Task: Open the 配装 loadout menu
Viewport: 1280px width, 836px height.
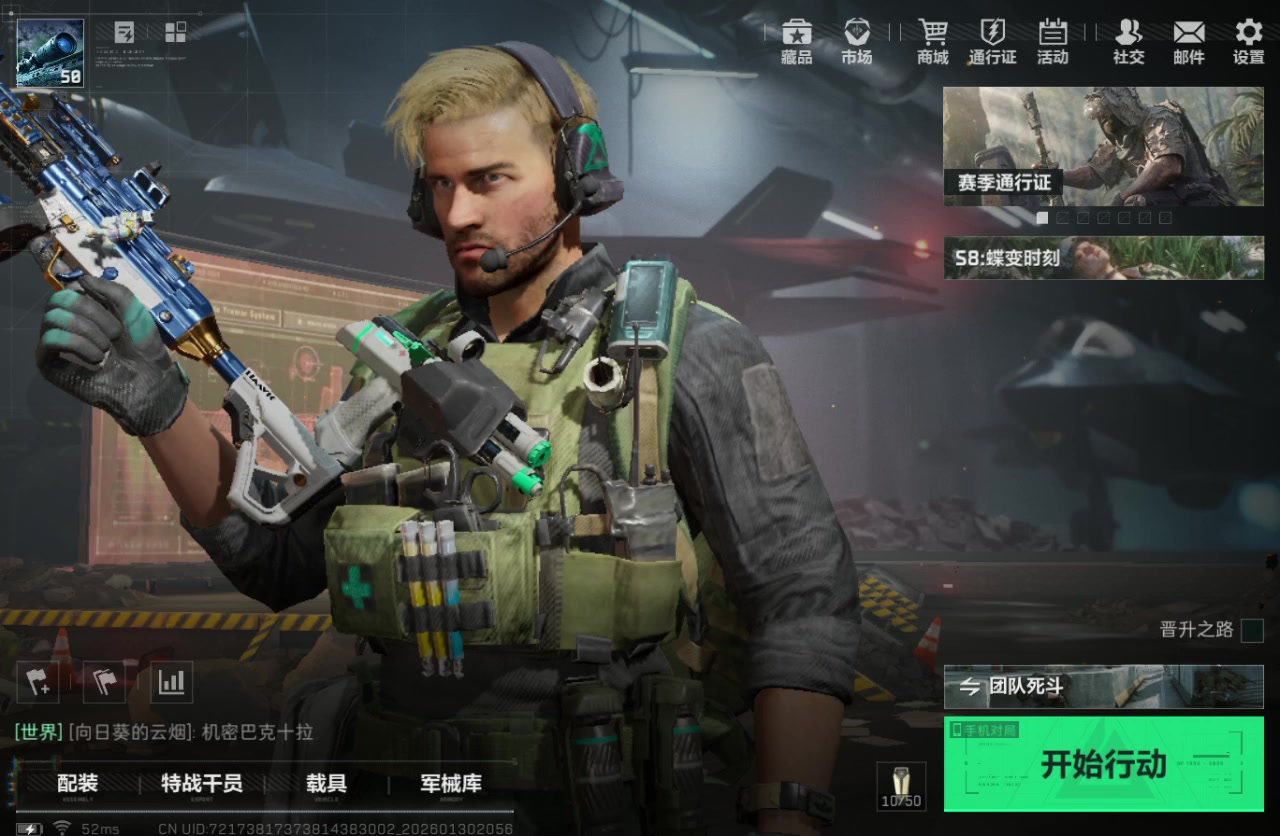Action: point(77,784)
